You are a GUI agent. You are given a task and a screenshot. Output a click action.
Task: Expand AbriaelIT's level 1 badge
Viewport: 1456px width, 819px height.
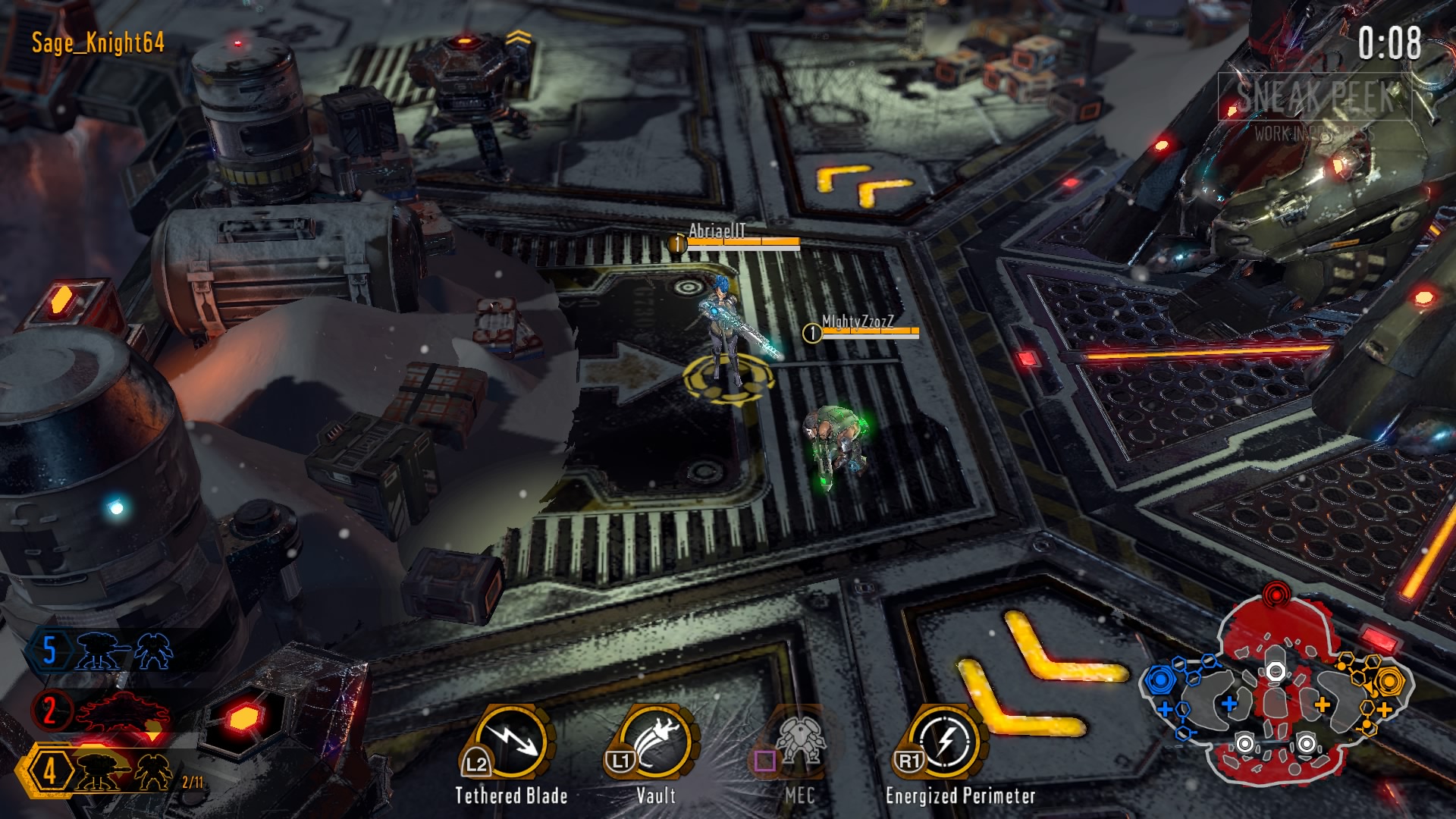[677, 243]
